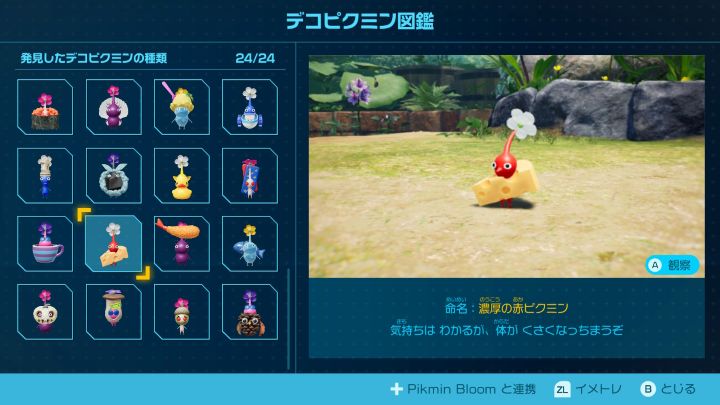720x405 pixels.
Task: Select the cheese red Pikmin tile
Action: click(113, 243)
